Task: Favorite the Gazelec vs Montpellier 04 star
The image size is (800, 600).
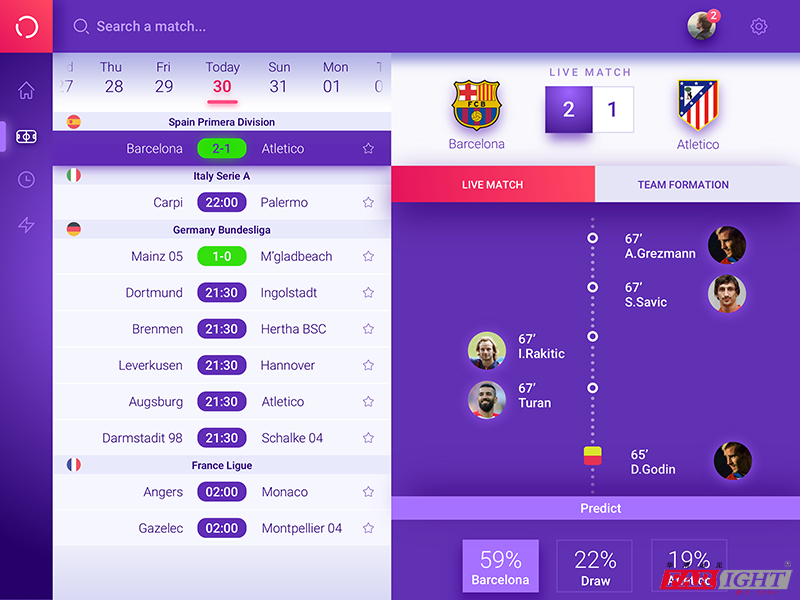Action: (x=368, y=528)
